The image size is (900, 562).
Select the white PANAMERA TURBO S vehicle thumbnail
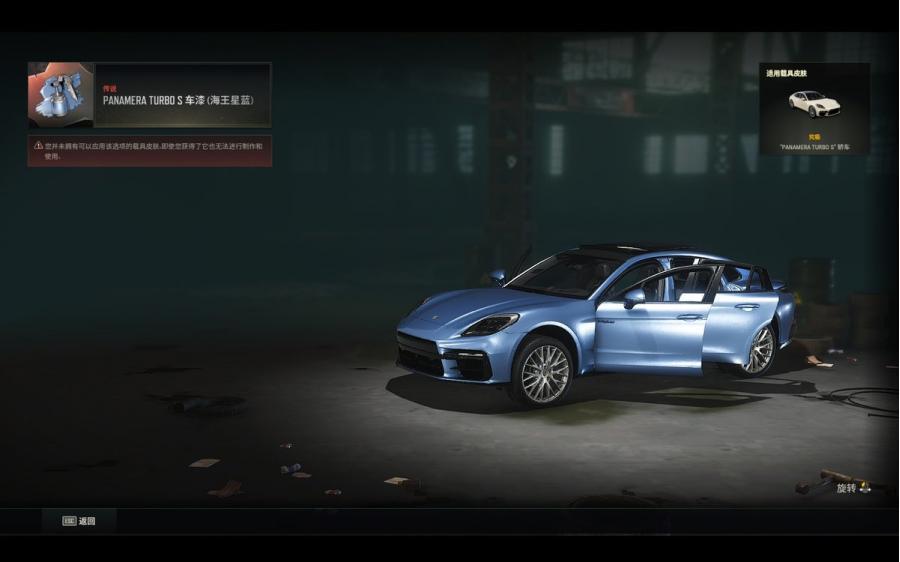[x=814, y=104]
